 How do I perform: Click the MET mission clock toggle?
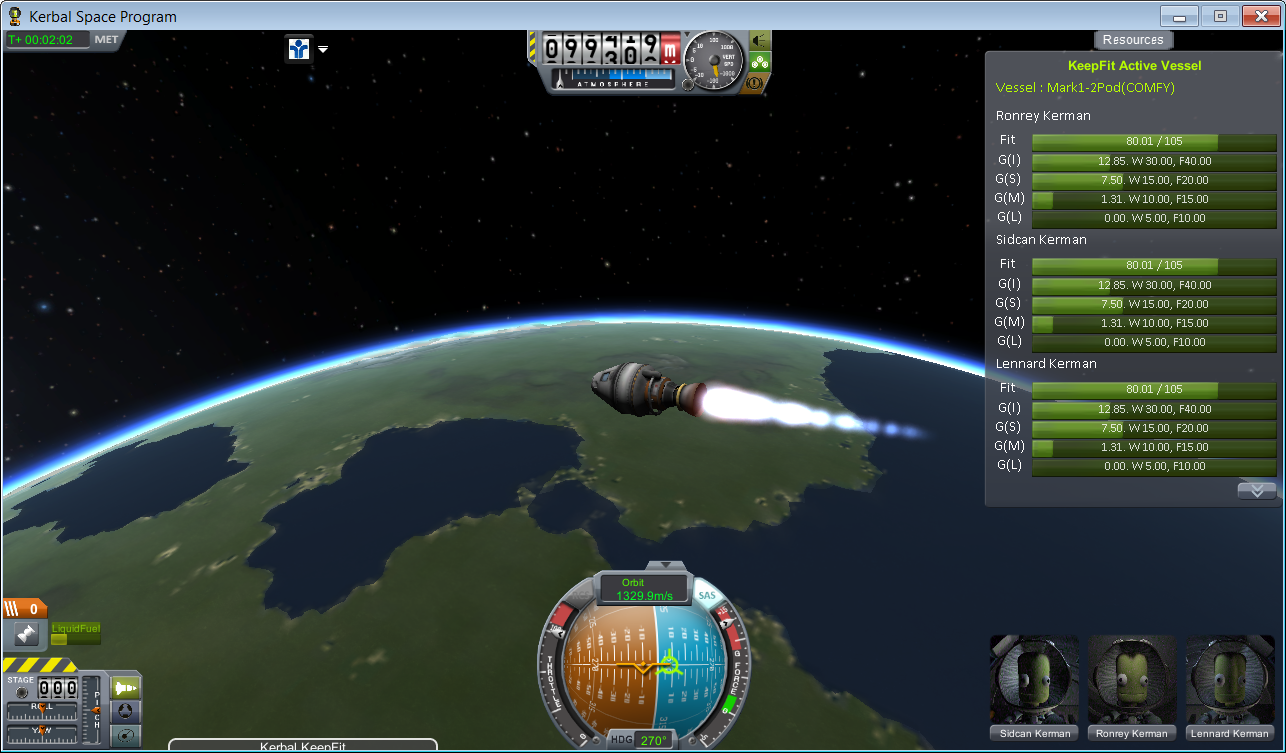[x=106, y=40]
